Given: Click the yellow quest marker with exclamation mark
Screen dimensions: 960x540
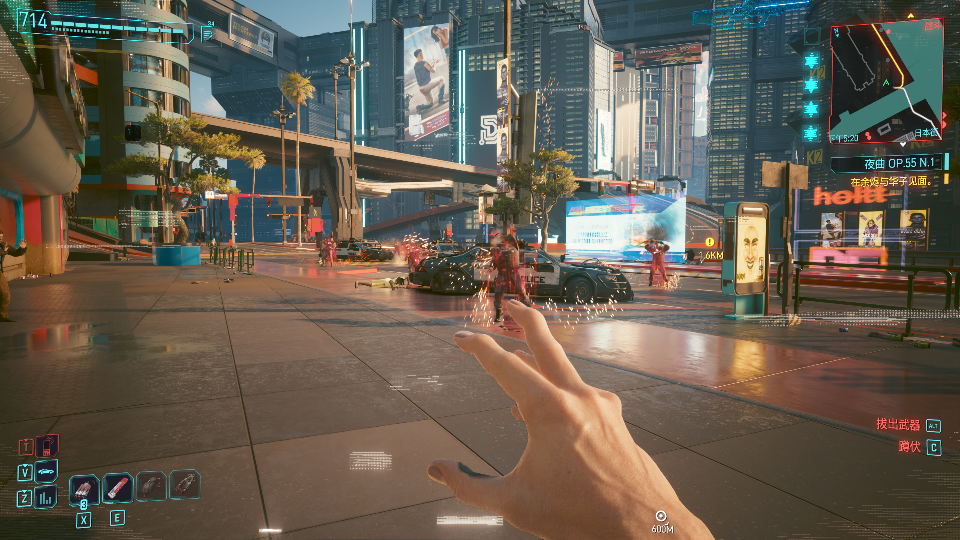Looking at the screenshot, I should 710,241.
